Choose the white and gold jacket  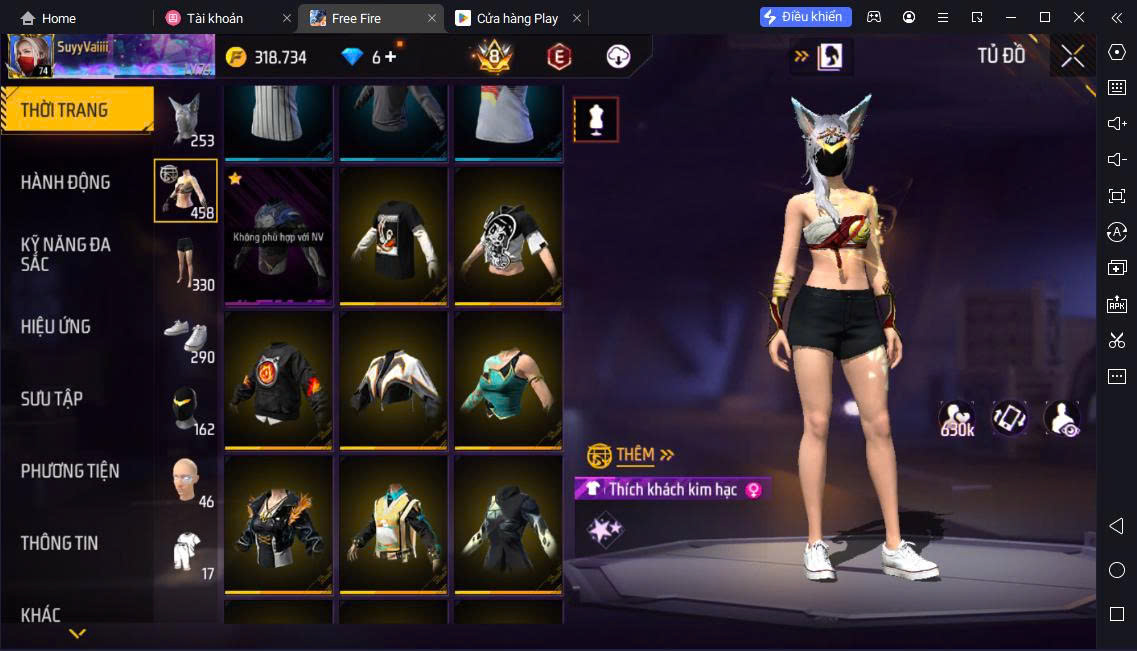[x=393, y=380]
